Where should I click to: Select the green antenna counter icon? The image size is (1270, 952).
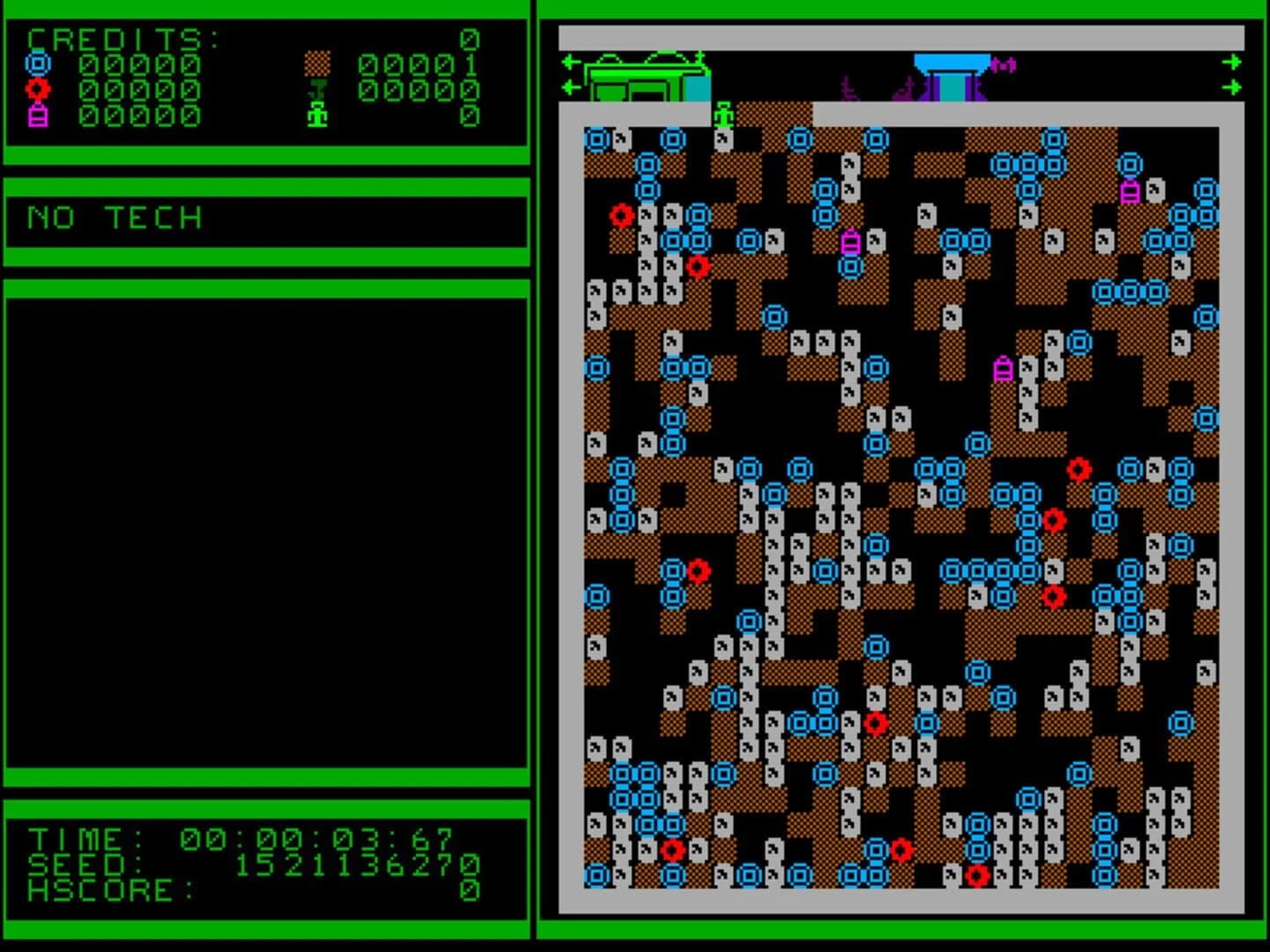[317, 88]
